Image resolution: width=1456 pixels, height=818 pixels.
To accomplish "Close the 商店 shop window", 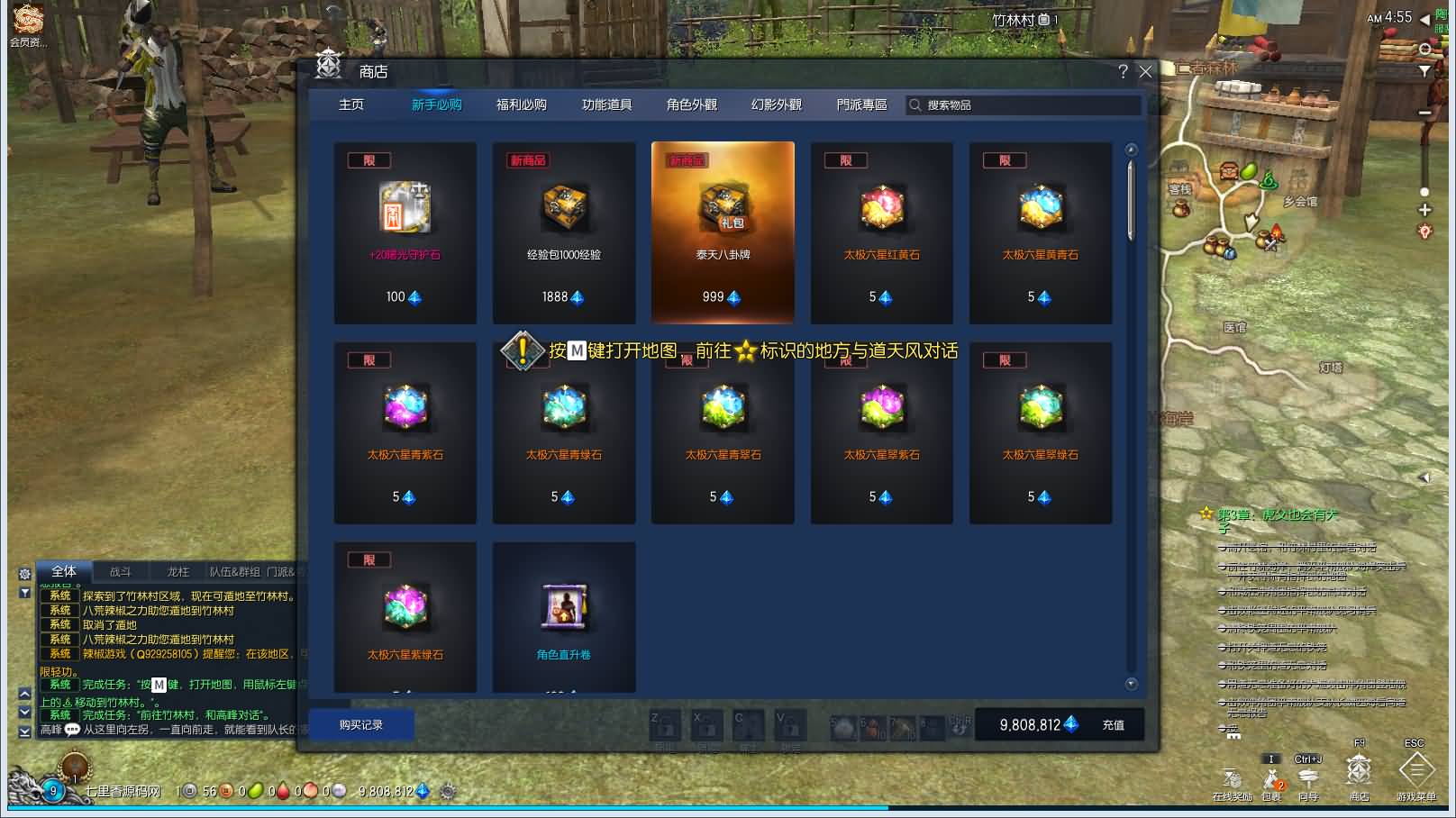I will click(1145, 72).
